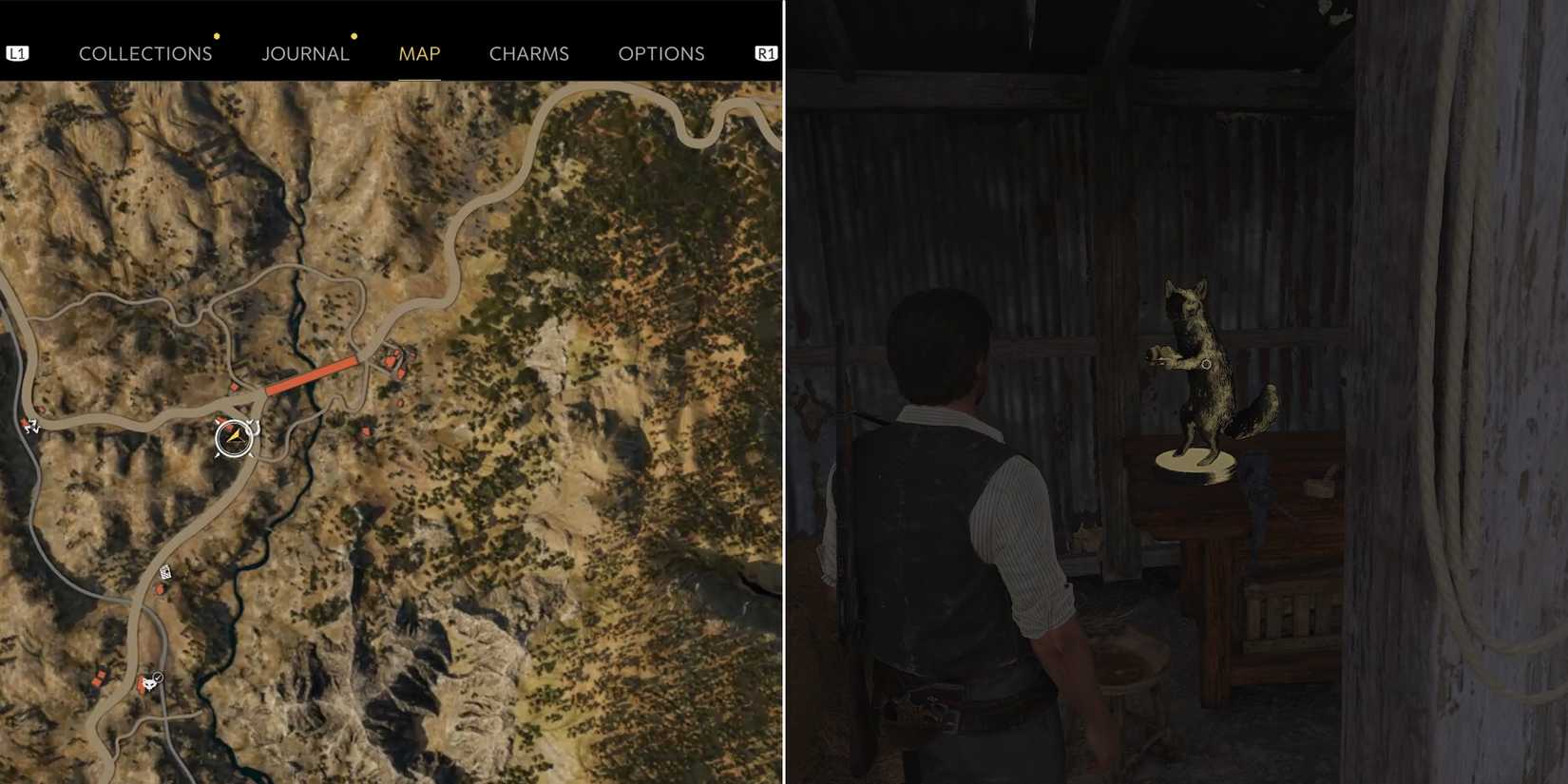The height and width of the screenshot is (784, 1568).
Task: Click the yellow notification dot above COLLECTIONS
Action: click(x=217, y=36)
